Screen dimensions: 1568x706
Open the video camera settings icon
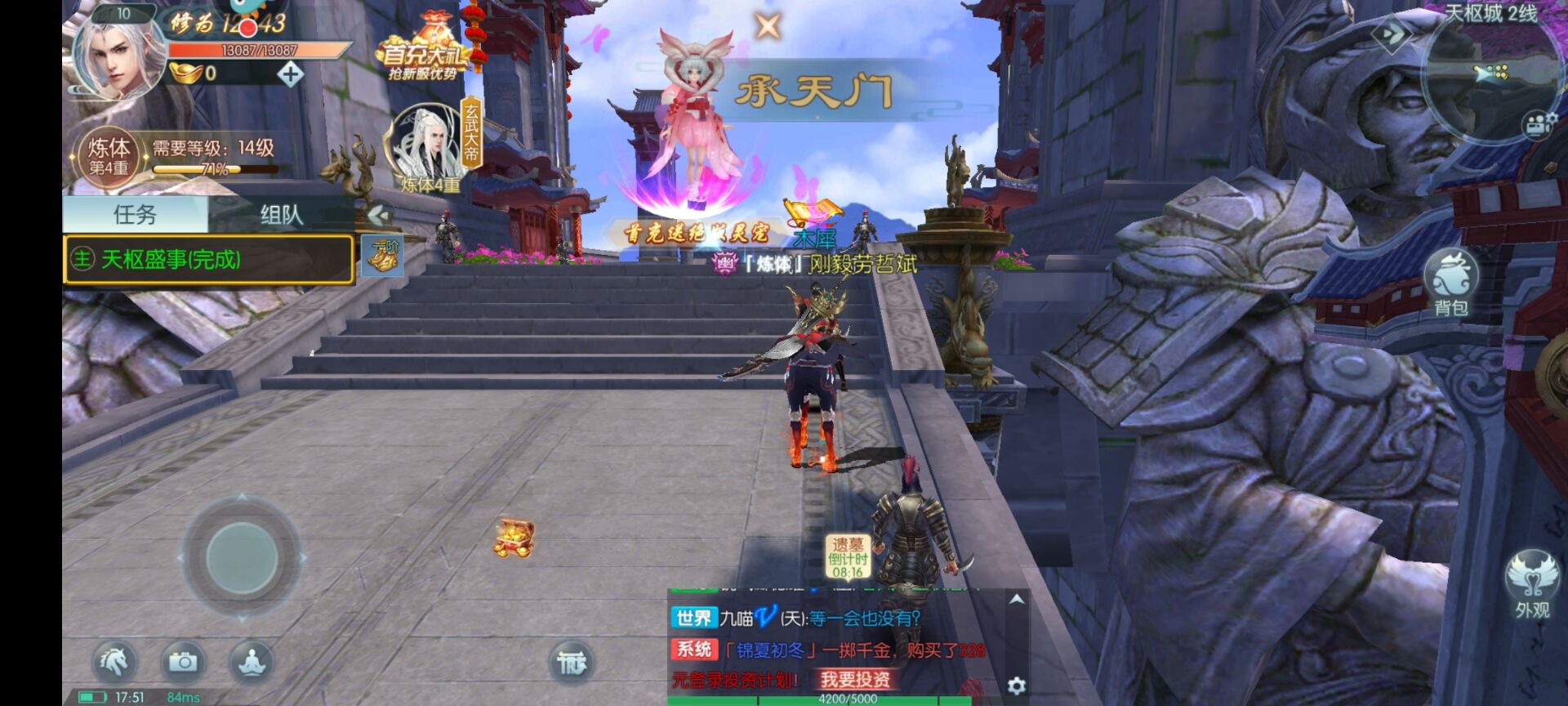[1539, 124]
